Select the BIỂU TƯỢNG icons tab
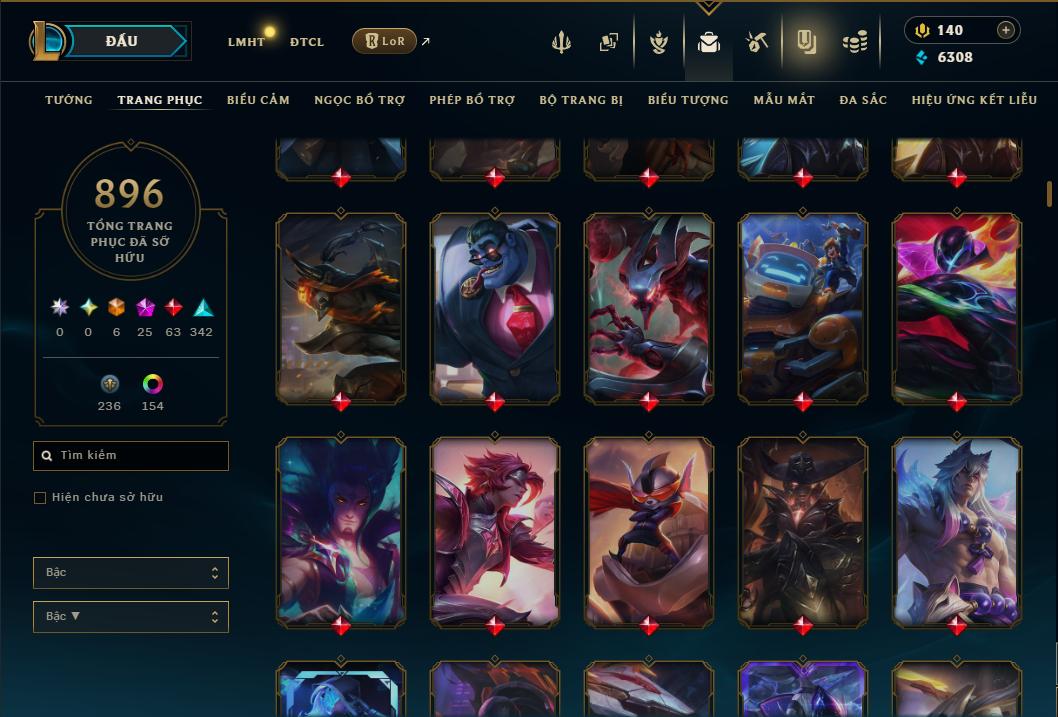The width and height of the screenshot is (1058, 717). [688, 100]
